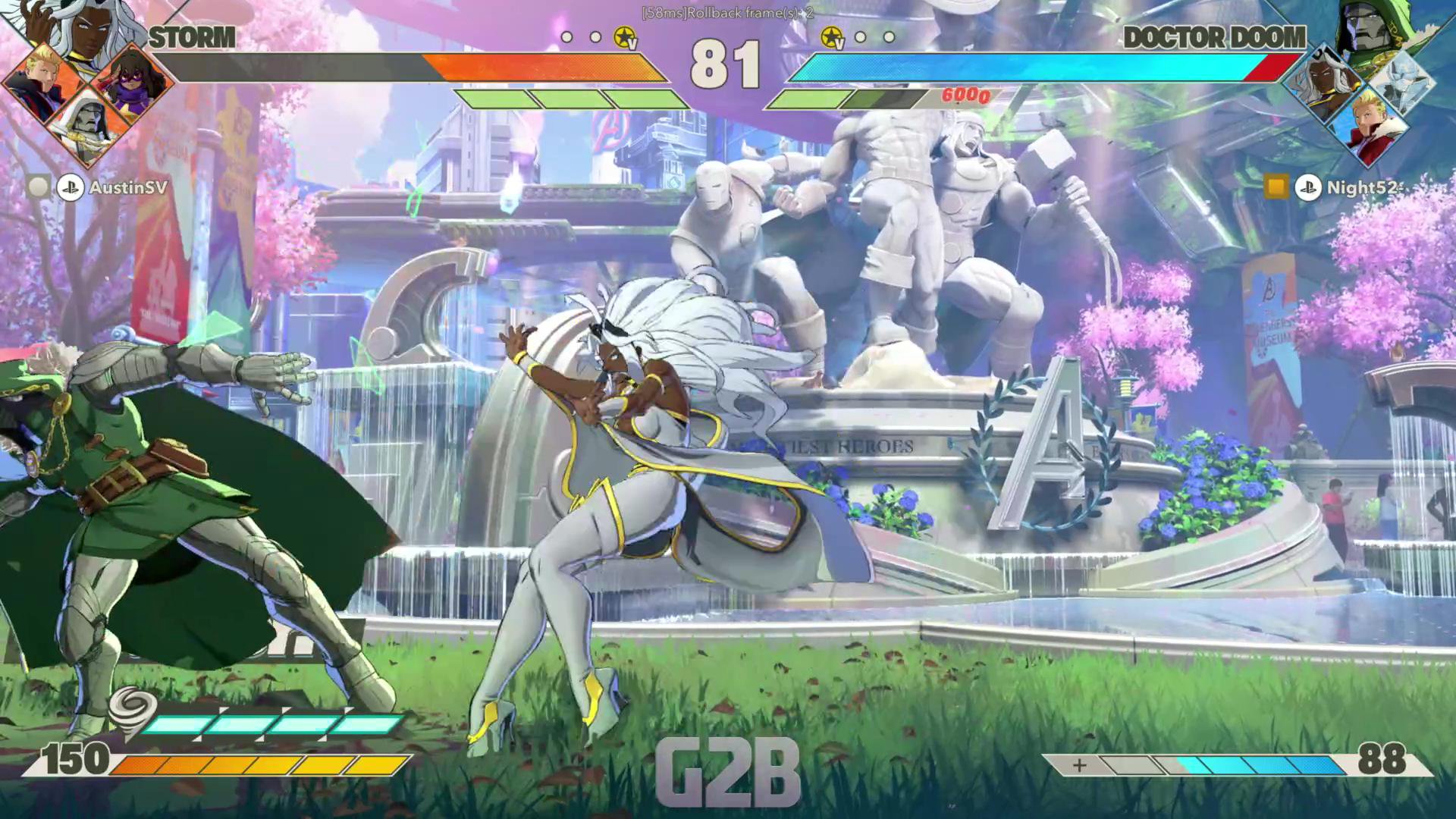Screen dimensions: 1456x819
Task: Open the Night52 player name tag
Action: click(x=1360, y=187)
